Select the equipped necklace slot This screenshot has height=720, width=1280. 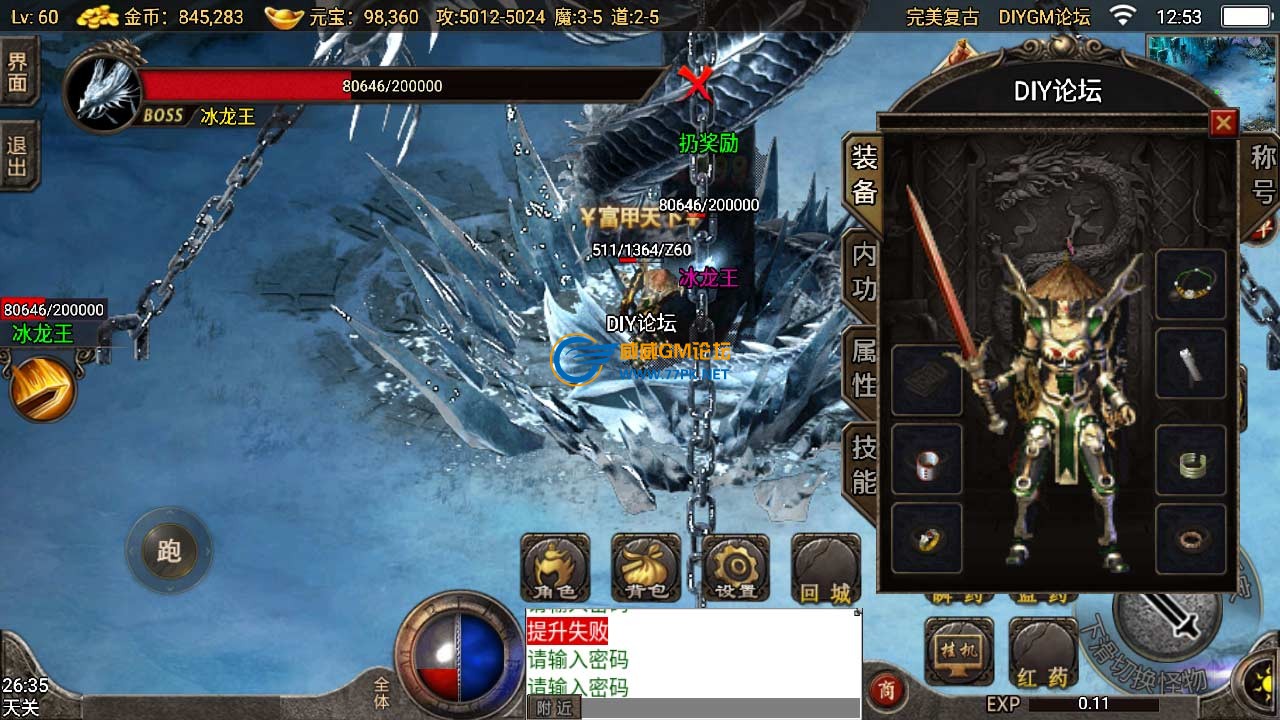pyautogui.click(x=1191, y=284)
